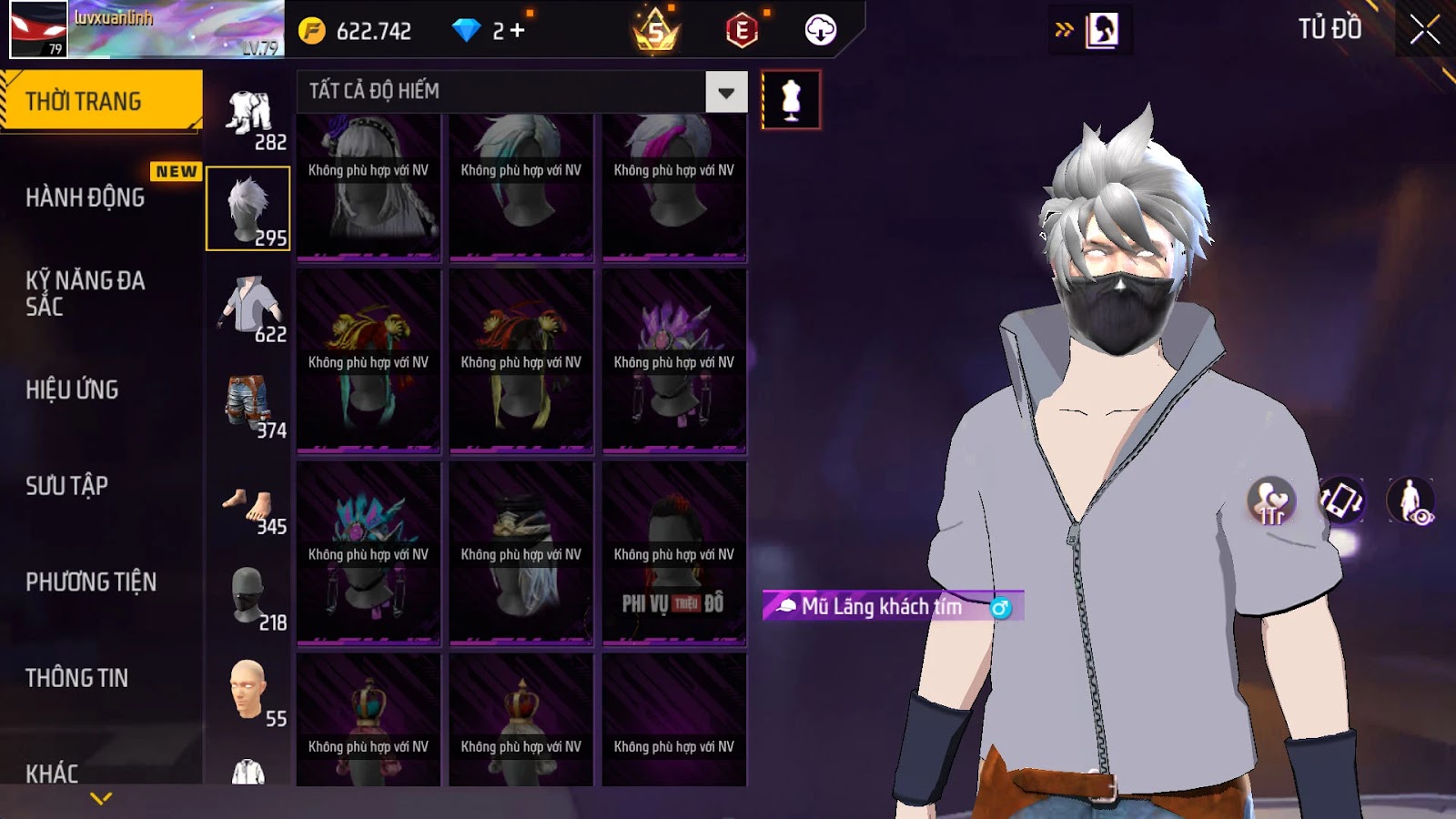Add diamonds with the plus button
Image resolution: width=1456 pixels, height=819 pixels.
click(x=518, y=31)
